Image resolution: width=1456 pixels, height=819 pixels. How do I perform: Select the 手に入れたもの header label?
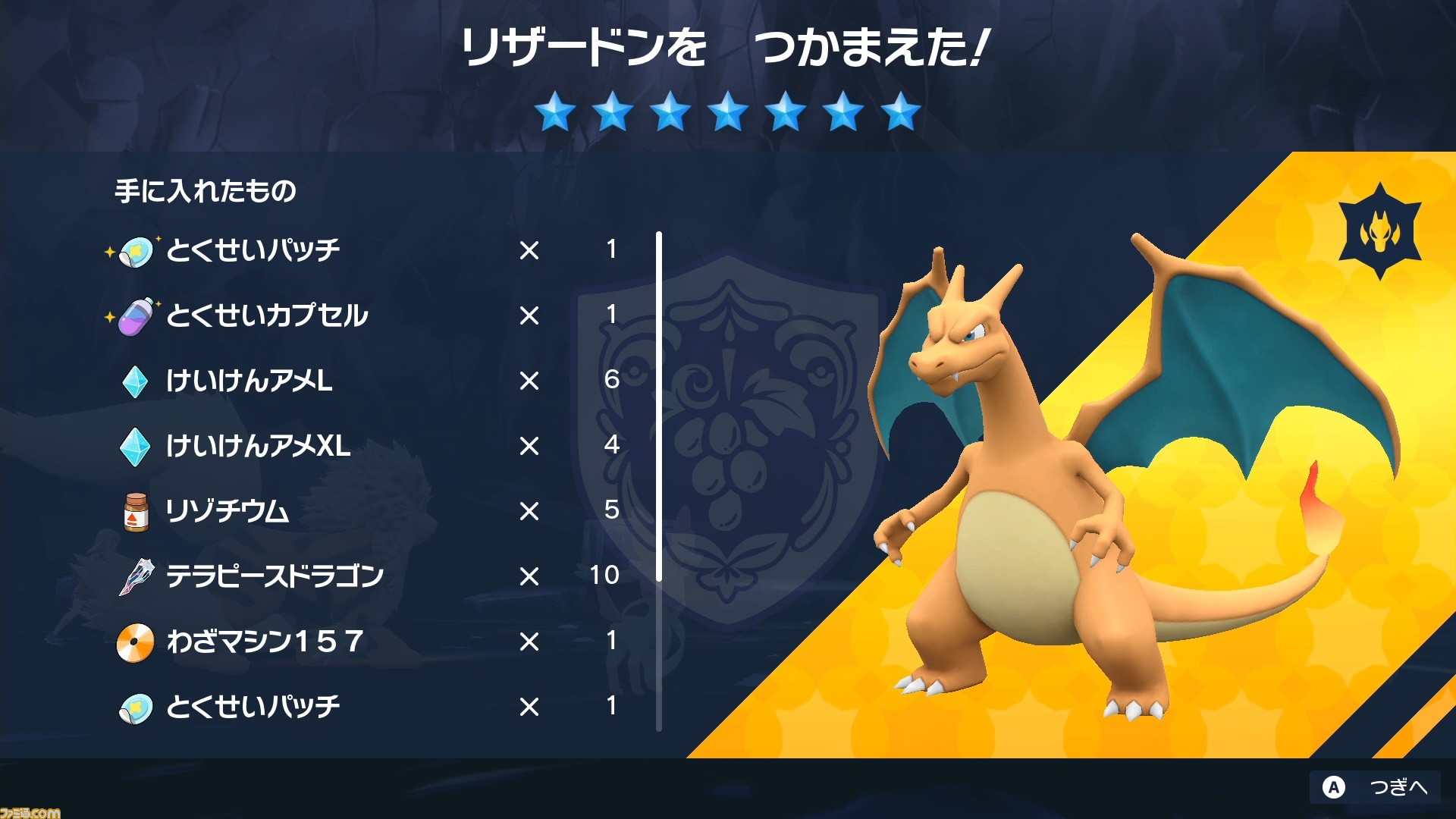pos(206,192)
